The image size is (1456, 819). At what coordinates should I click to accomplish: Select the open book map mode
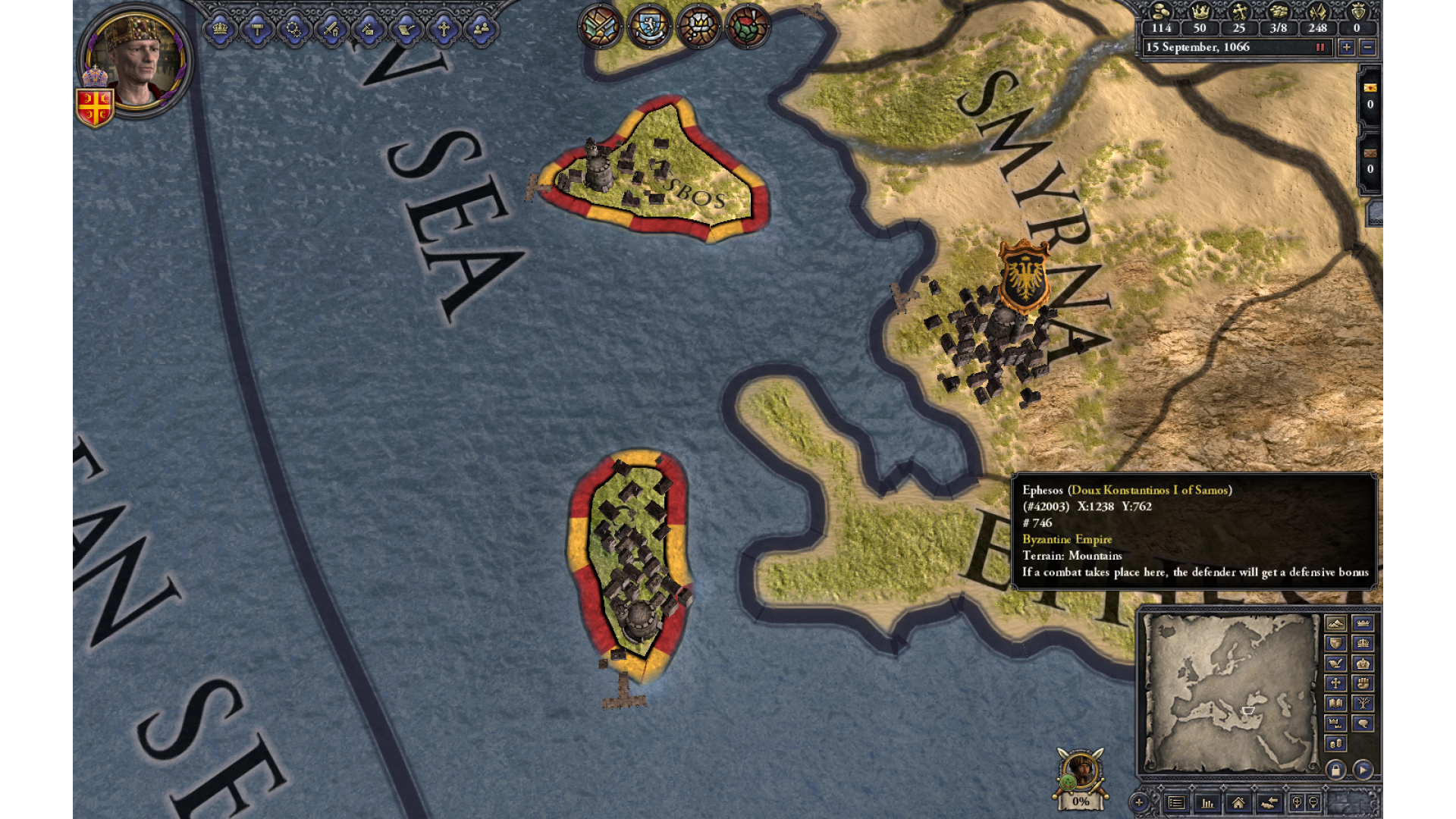pos(1335,703)
